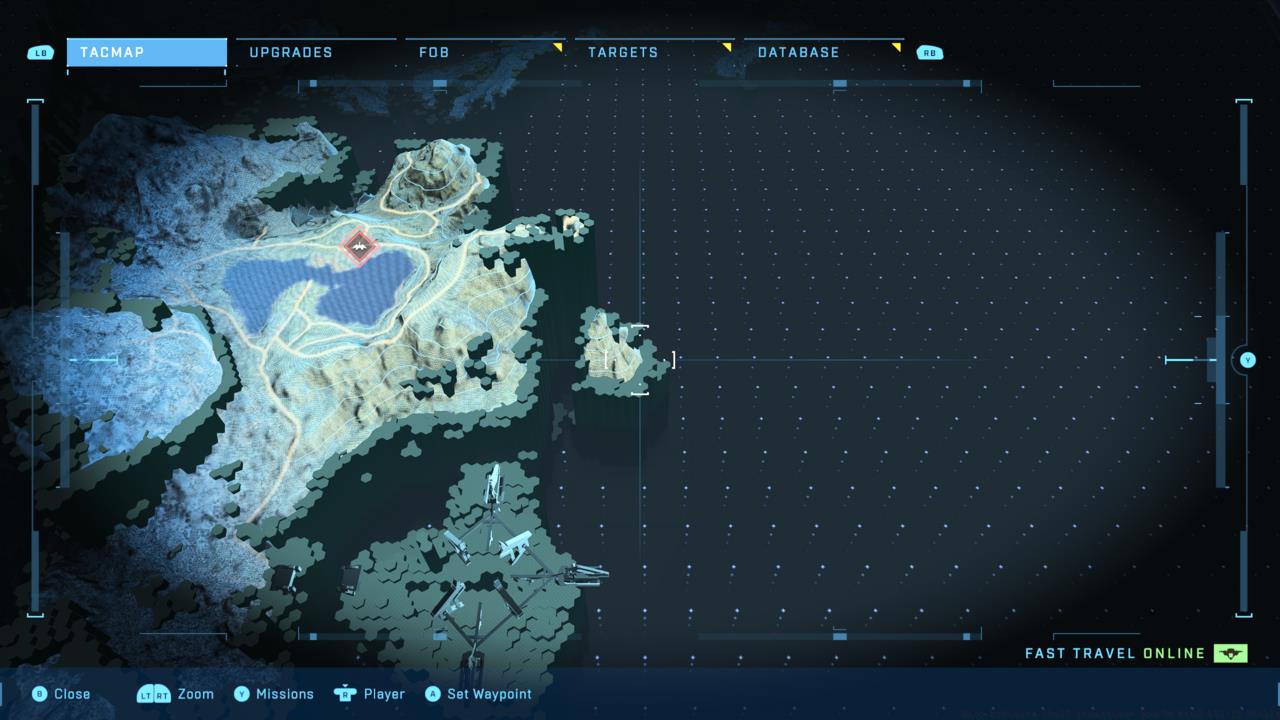Expand the LT/RT Zoom control

[155, 693]
